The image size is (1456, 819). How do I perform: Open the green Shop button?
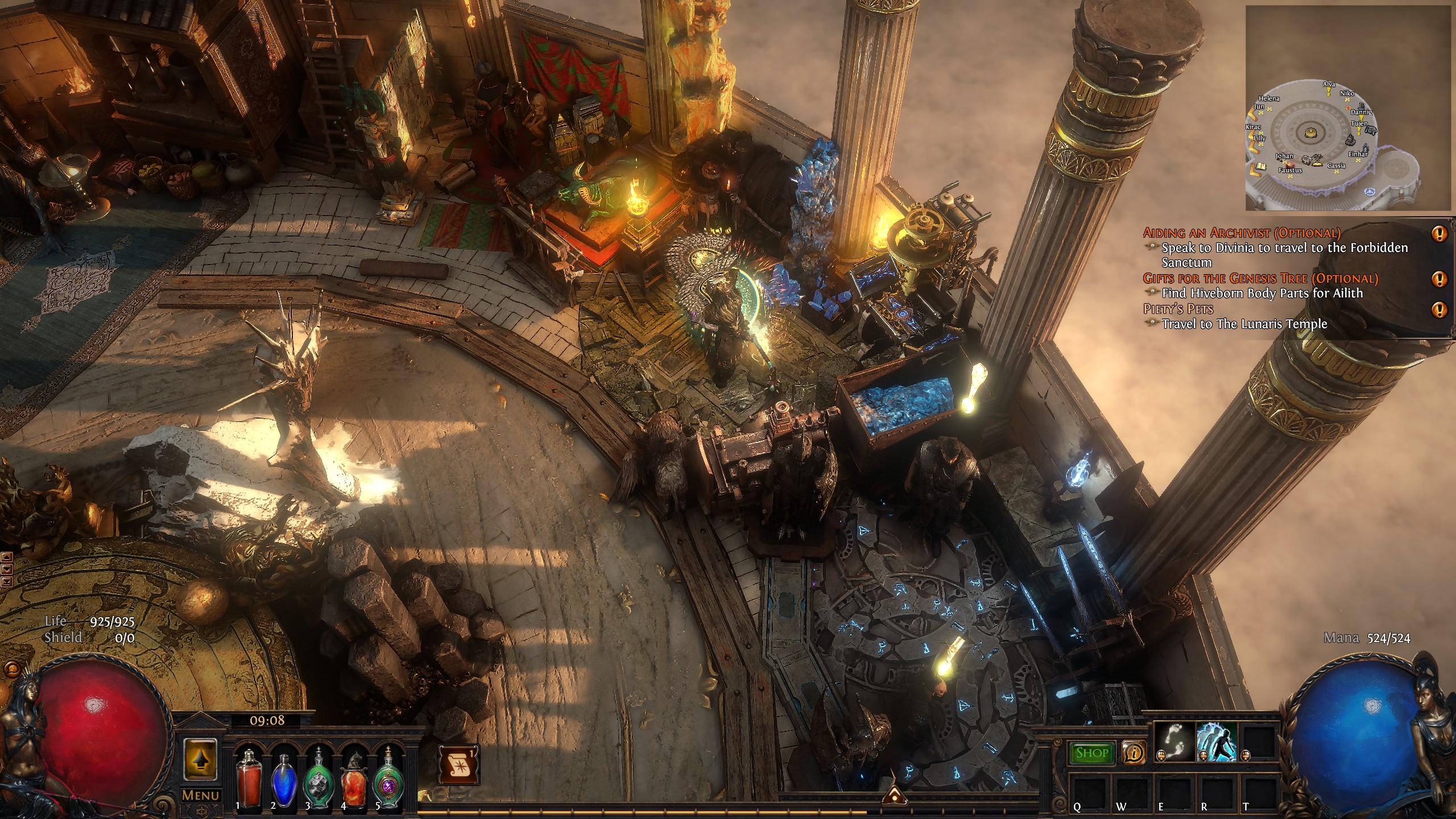[1091, 752]
